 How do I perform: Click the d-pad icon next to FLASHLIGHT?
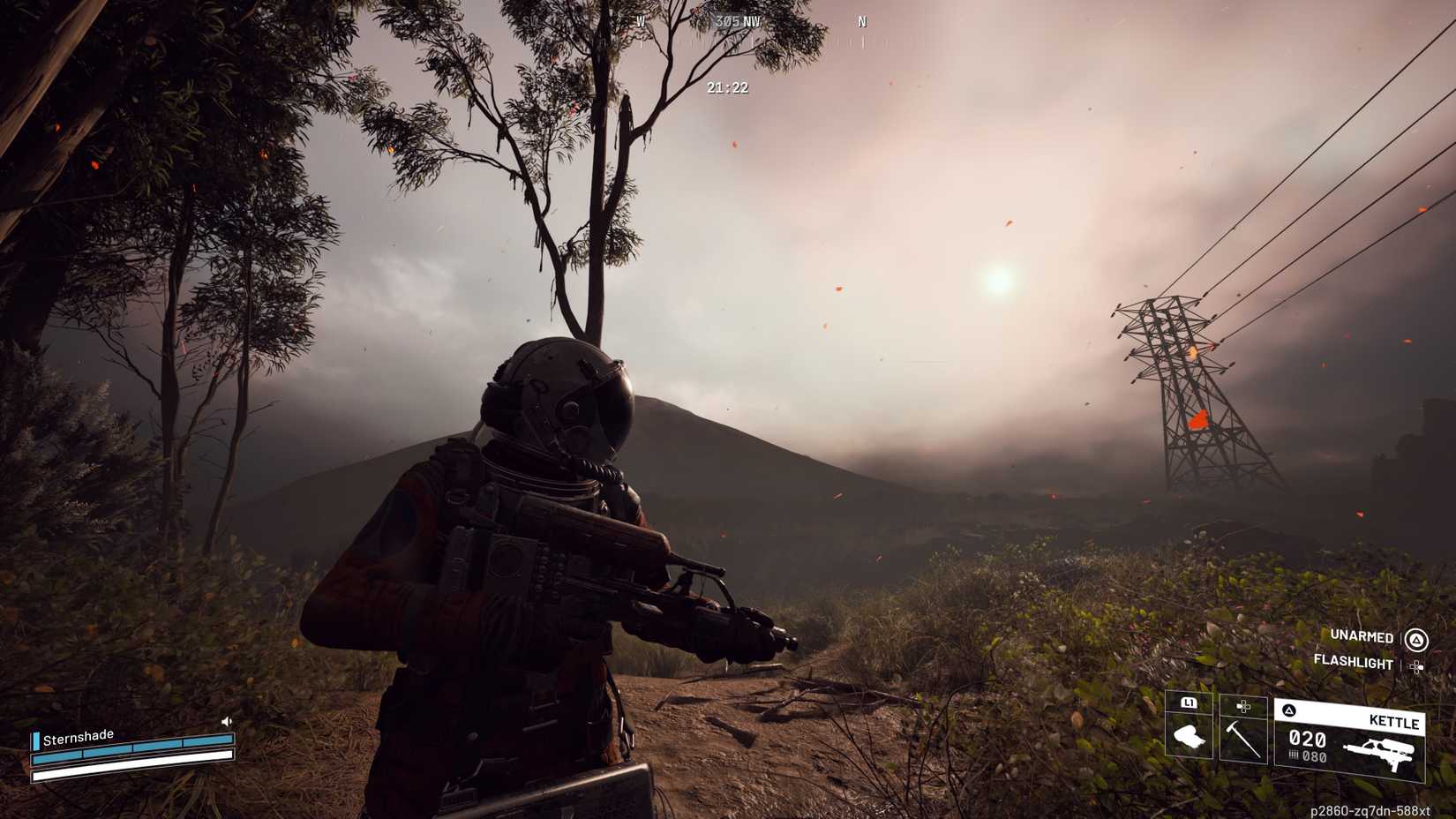[1415, 667]
